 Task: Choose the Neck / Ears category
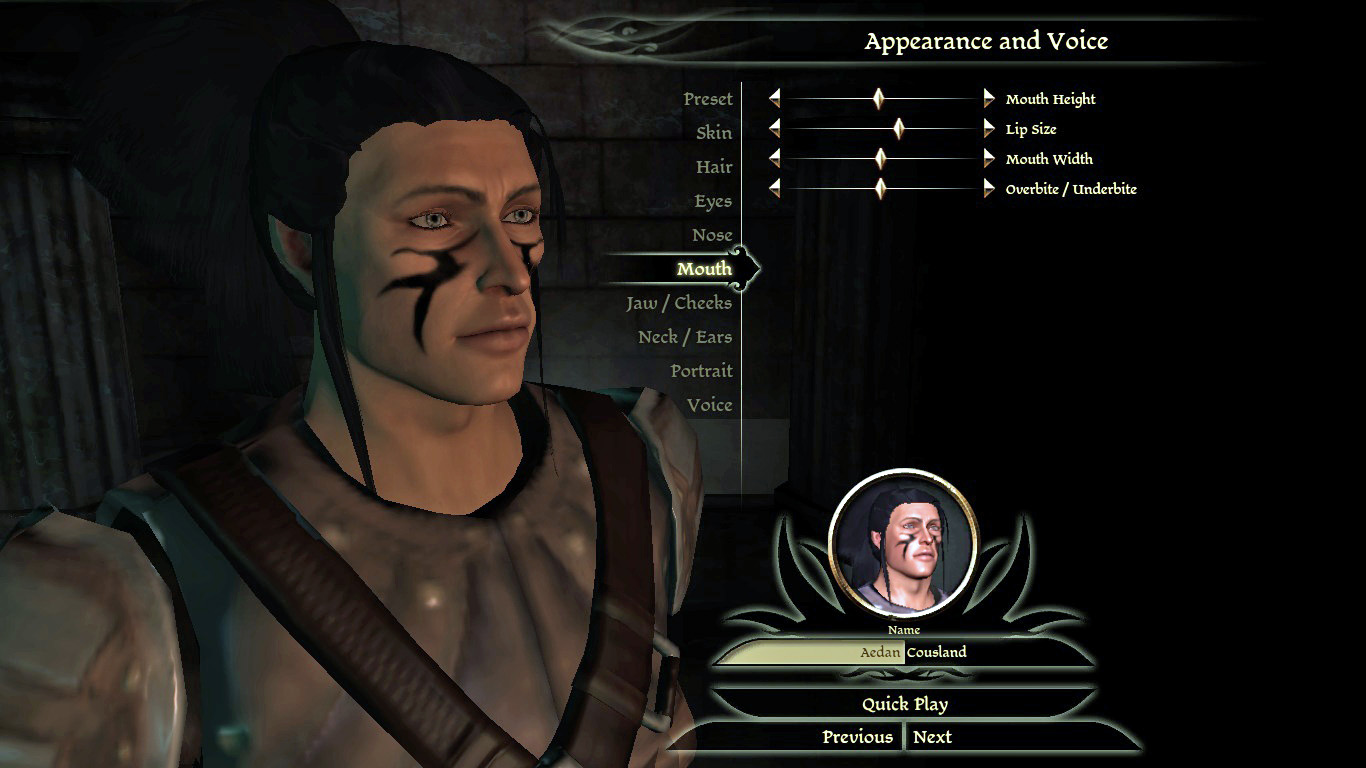tap(685, 337)
